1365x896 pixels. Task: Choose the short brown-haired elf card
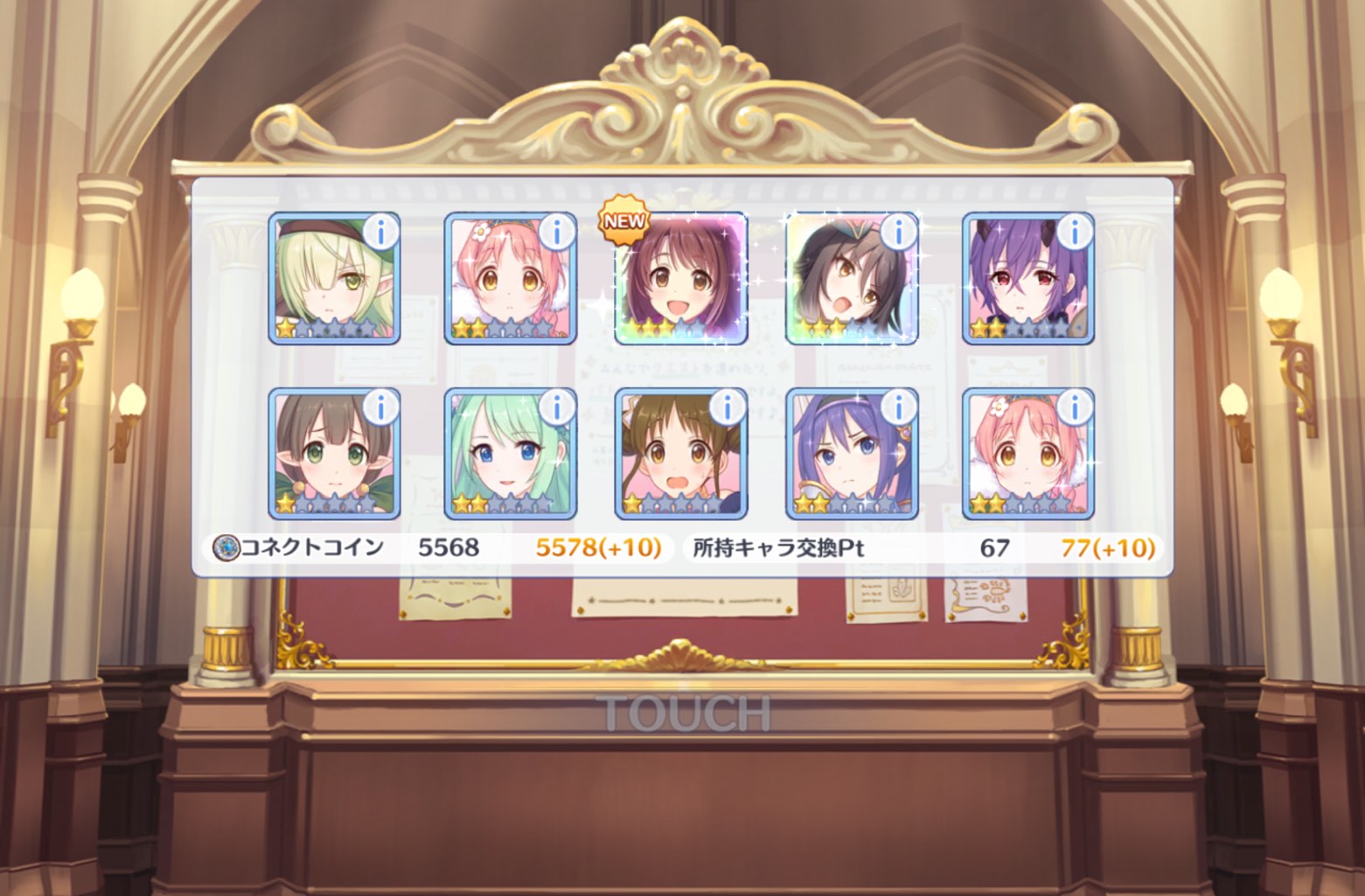click(x=334, y=455)
